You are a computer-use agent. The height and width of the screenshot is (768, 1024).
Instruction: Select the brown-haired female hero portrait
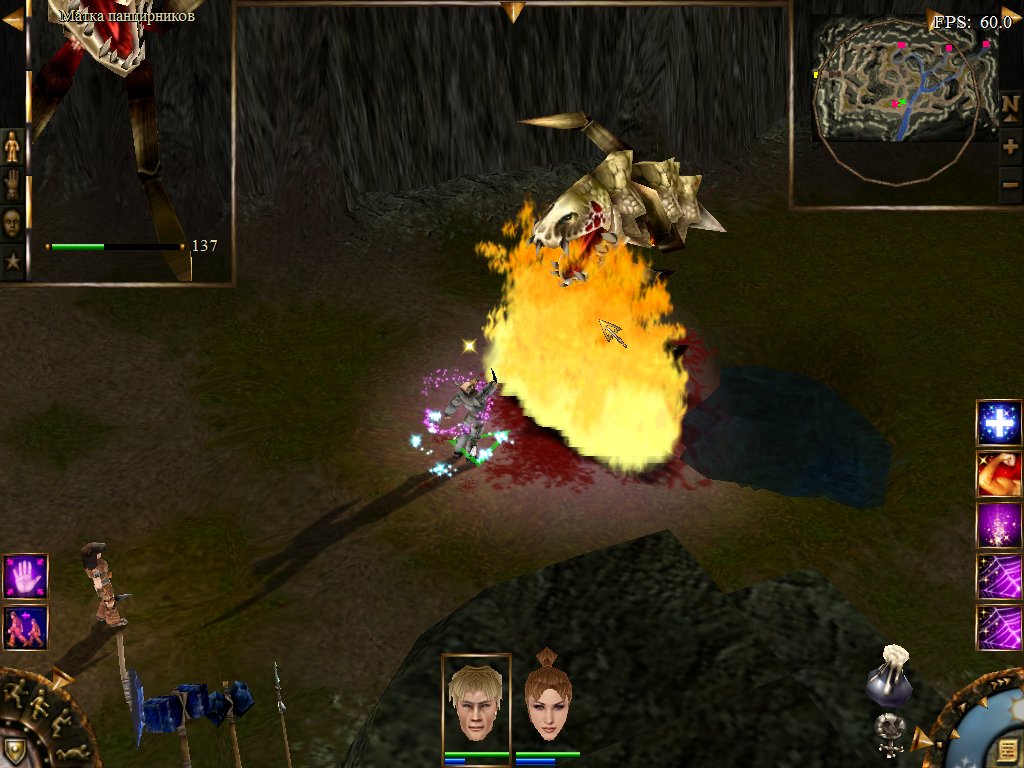pyautogui.click(x=547, y=700)
